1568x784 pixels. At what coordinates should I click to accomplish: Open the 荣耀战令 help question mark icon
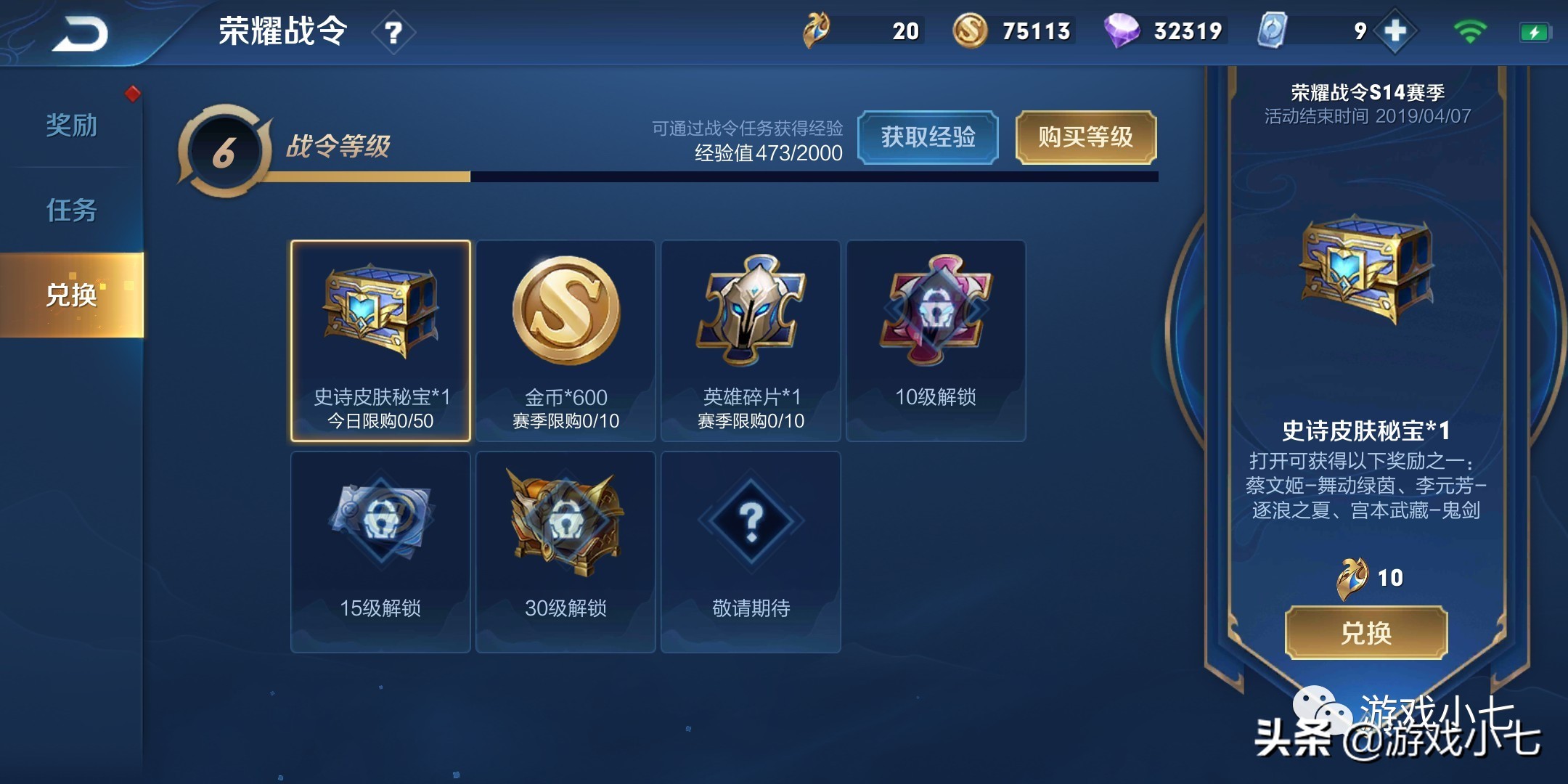(x=393, y=33)
